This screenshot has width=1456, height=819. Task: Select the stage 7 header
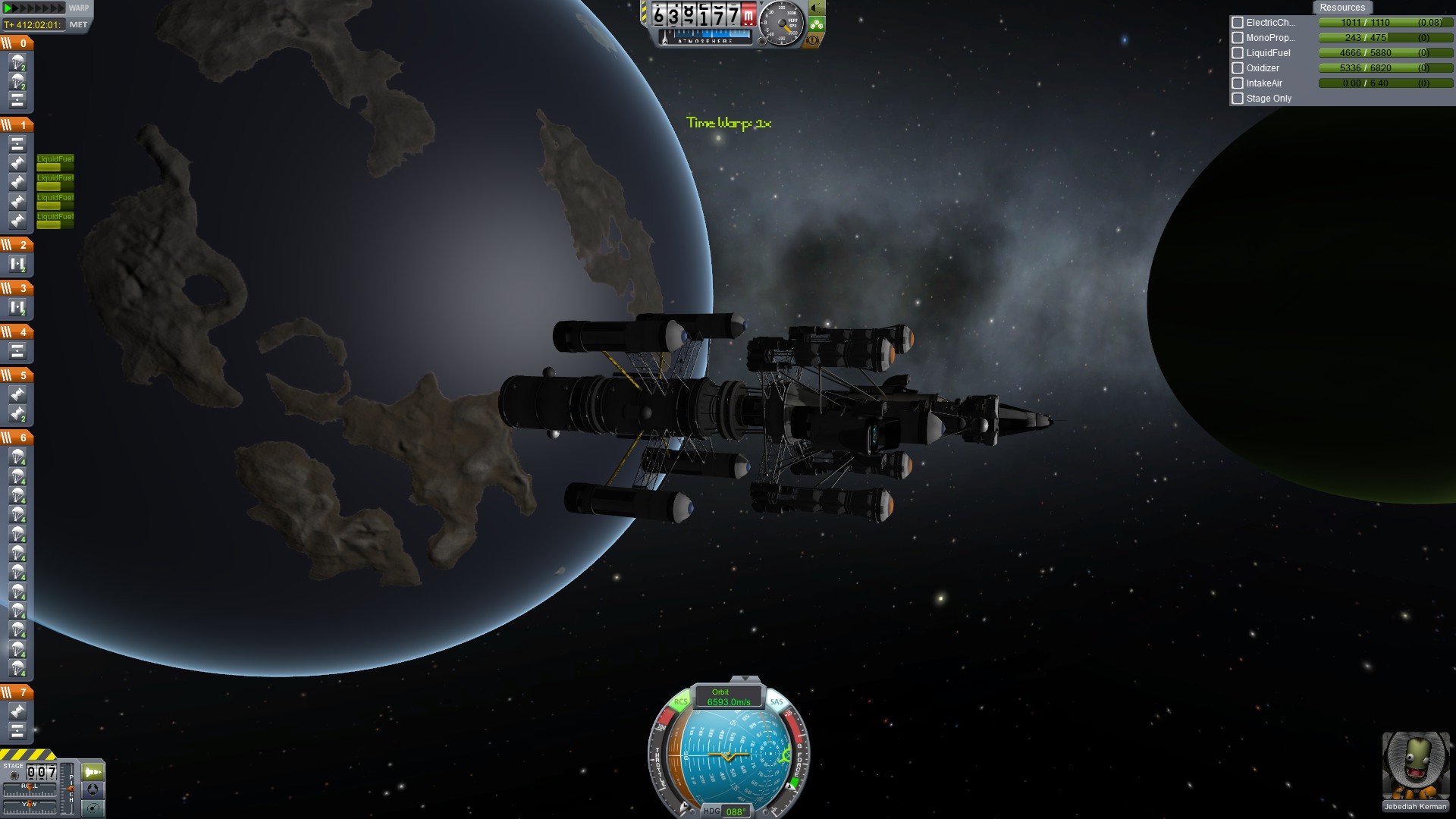17,692
